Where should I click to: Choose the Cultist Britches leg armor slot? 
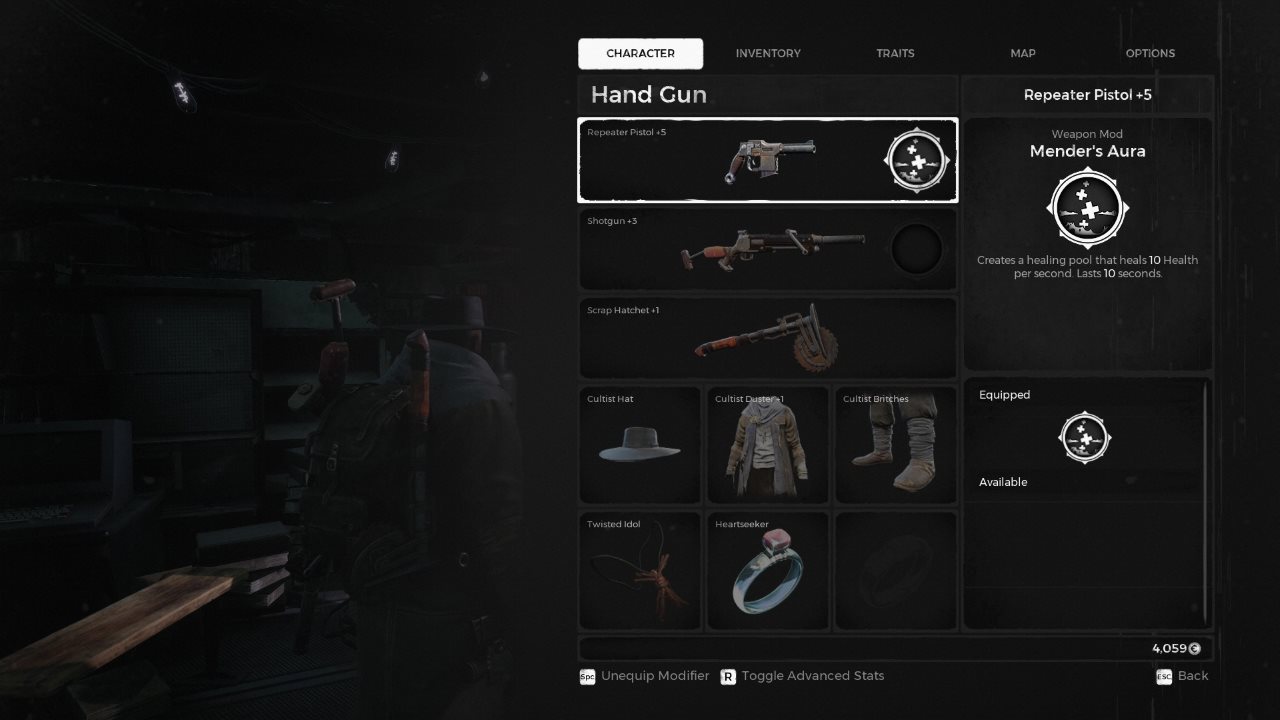pos(895,445)
